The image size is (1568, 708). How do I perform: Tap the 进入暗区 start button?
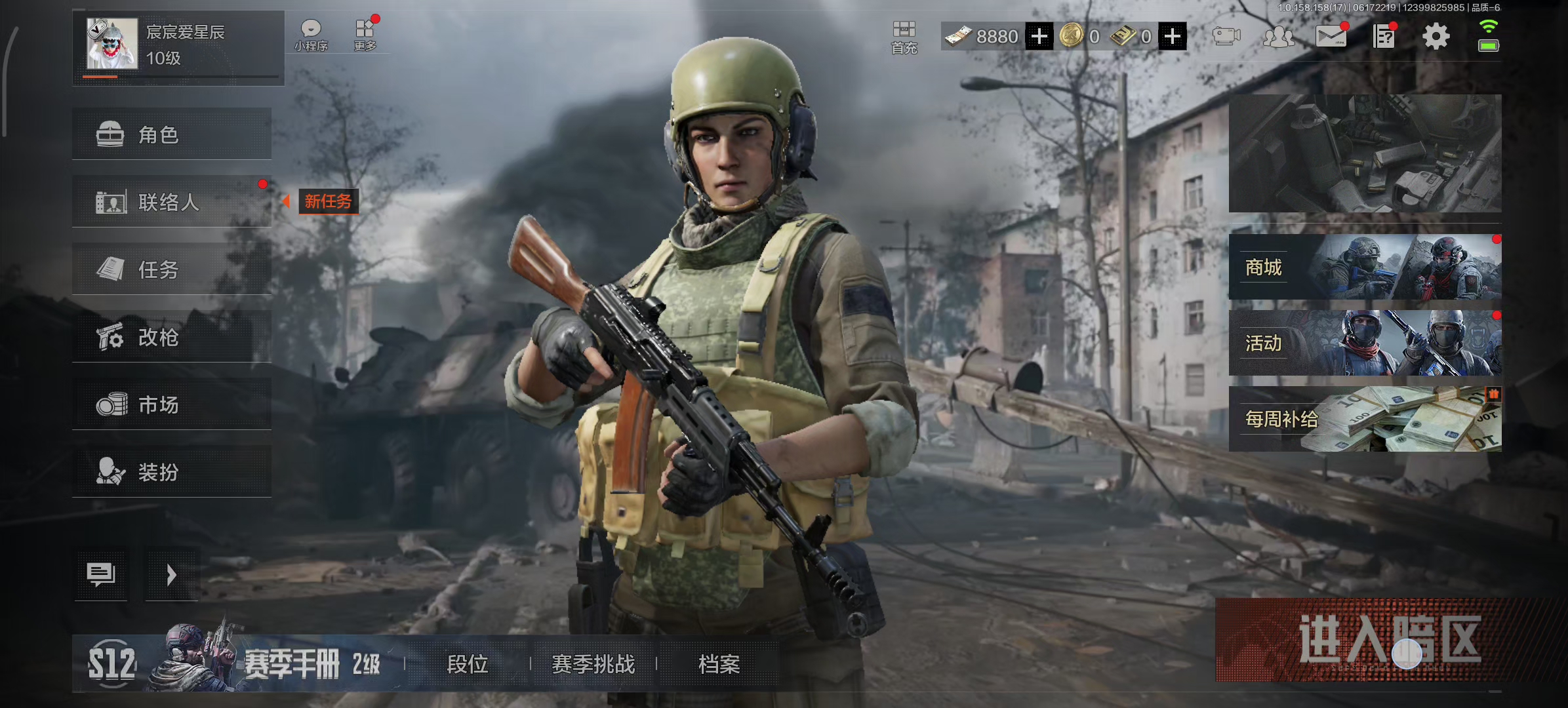(1389, 639)
